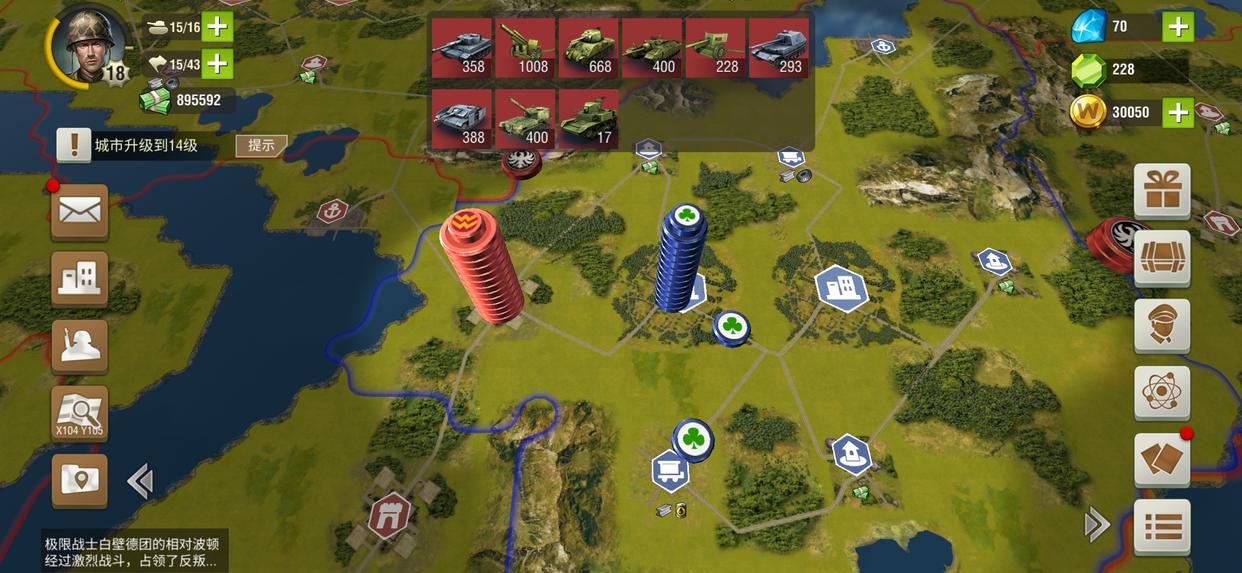Collapse the left sidebar with double arrow
Viewport: 1242px width, 573px height.
tap(140, 482)
